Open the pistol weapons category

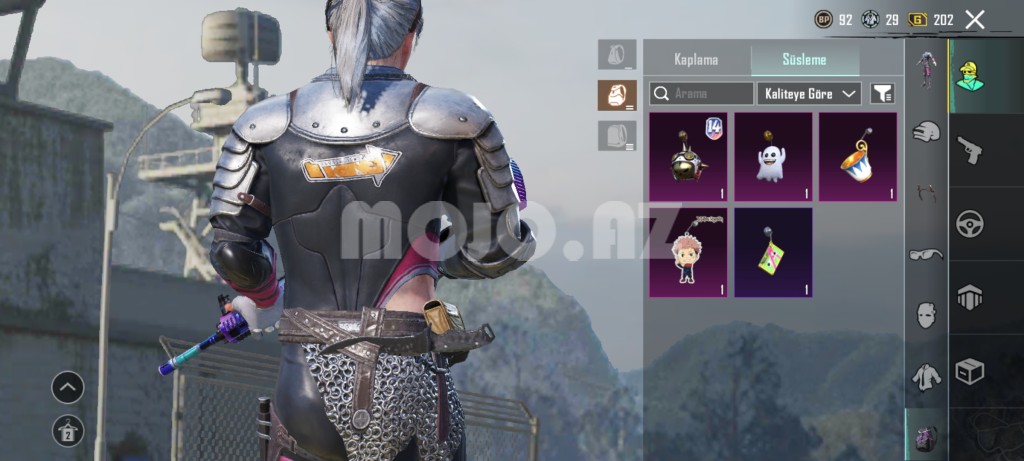(x=969, y=151)
